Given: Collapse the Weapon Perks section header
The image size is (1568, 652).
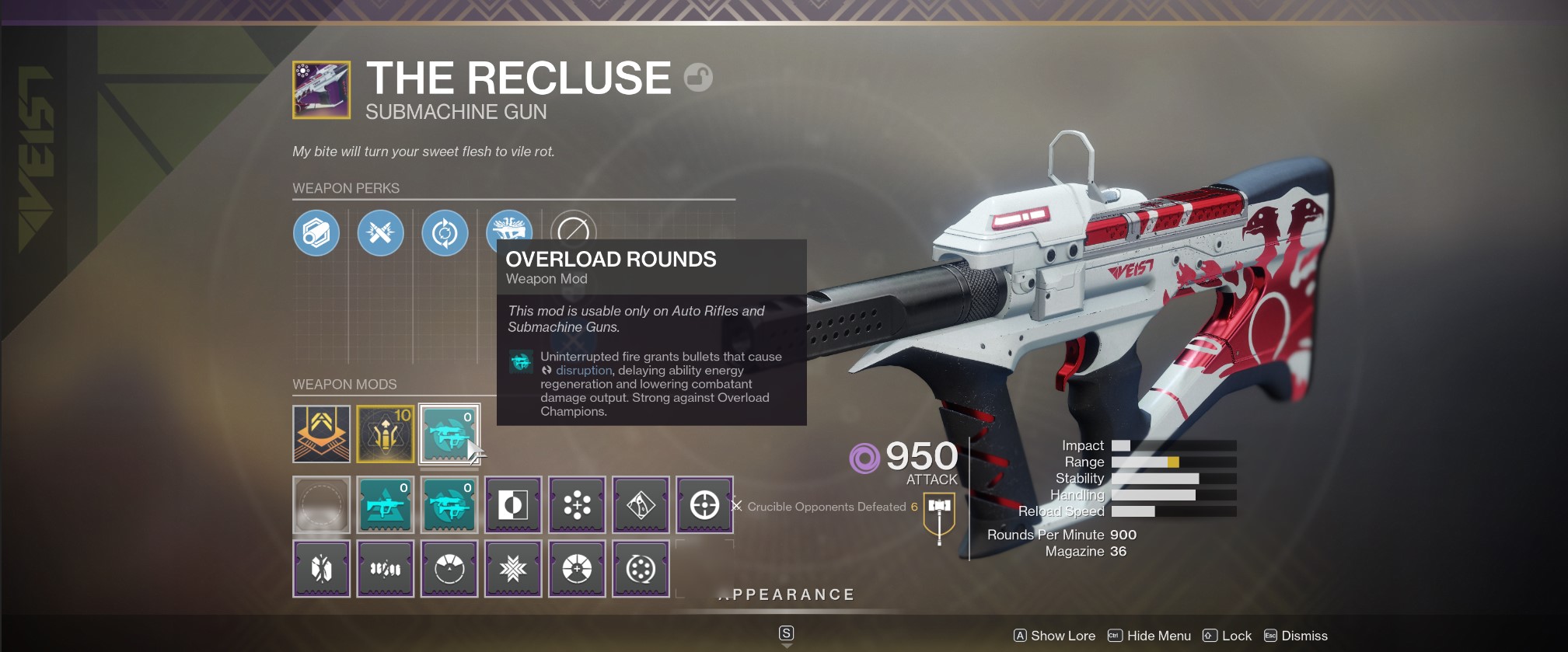Looking at the screenshot, I should point(347,188).
